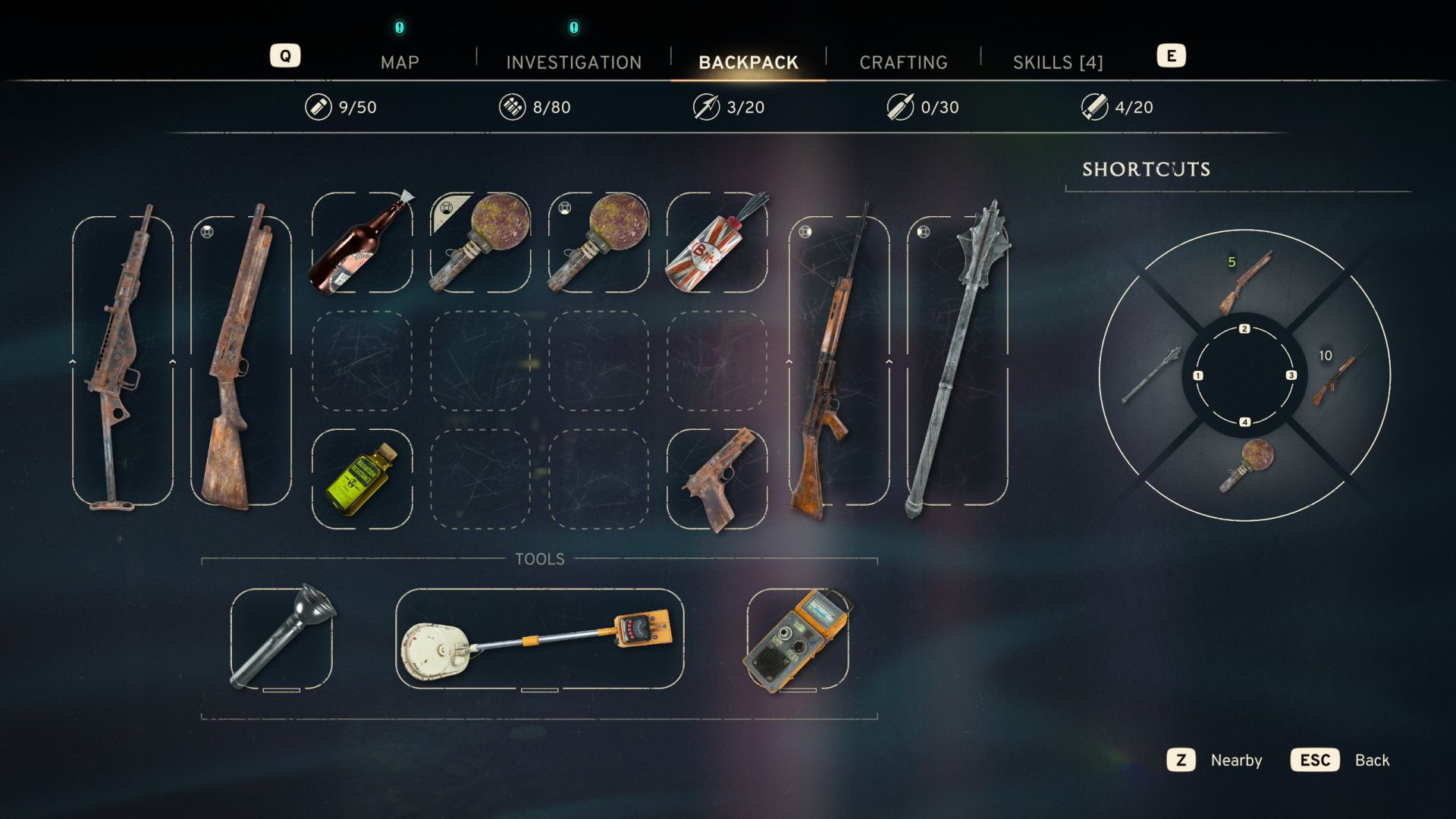This screenshot has width=1456, height=819.
Task: Select the Molotov bottle slot
Action: coord(362,243)
